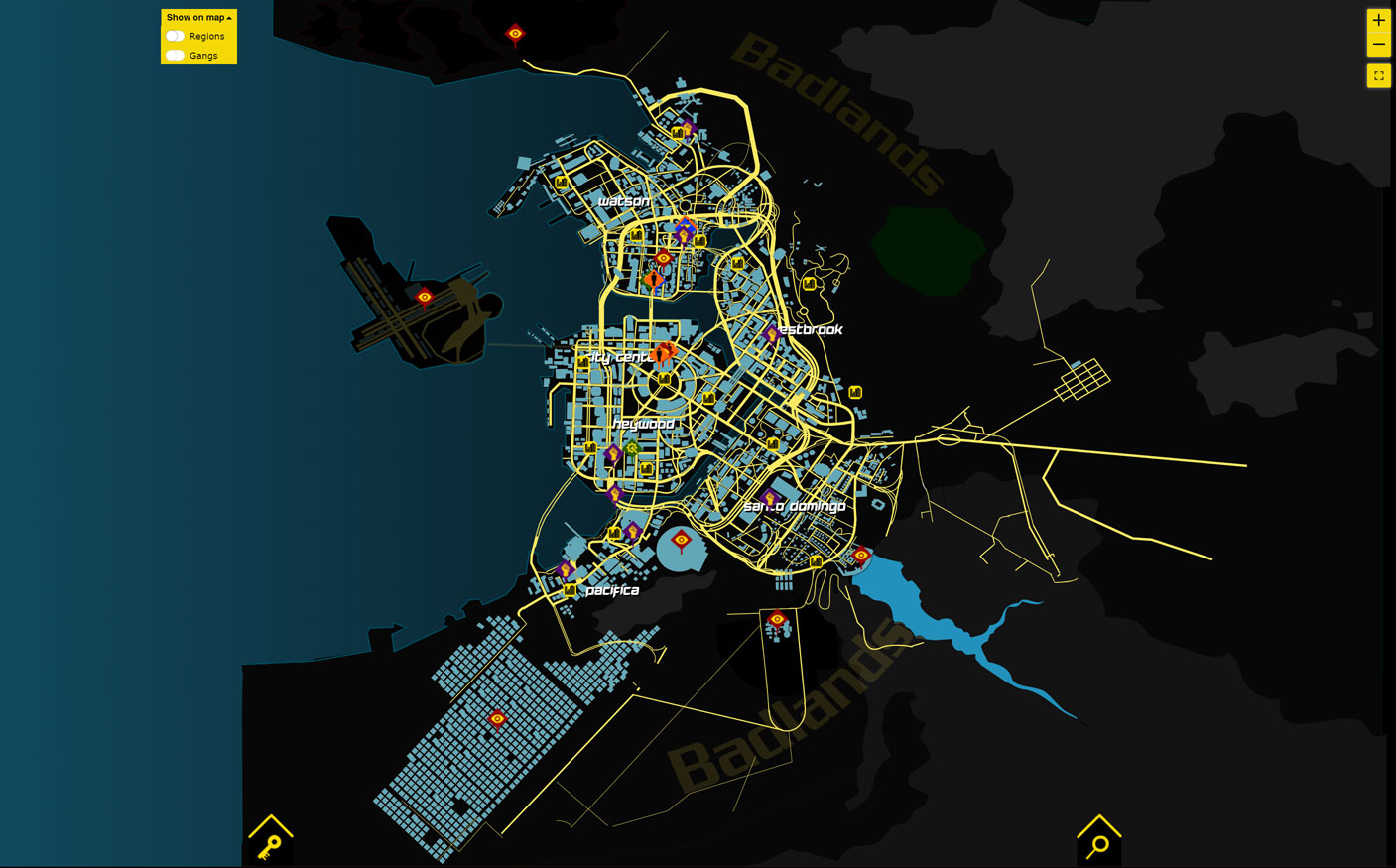
Task: Collapse the Show on map panel
Action: pyautogui.click(x=229, y=16)
